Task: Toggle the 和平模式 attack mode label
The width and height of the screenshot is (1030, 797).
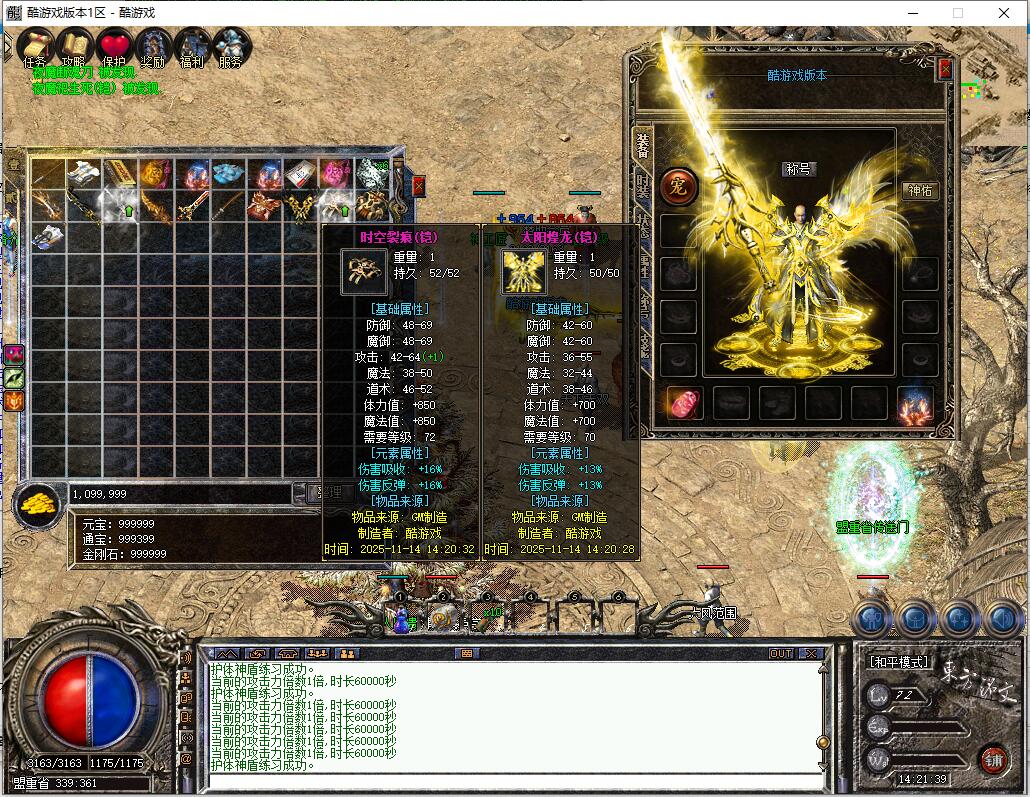Action: 897,662
